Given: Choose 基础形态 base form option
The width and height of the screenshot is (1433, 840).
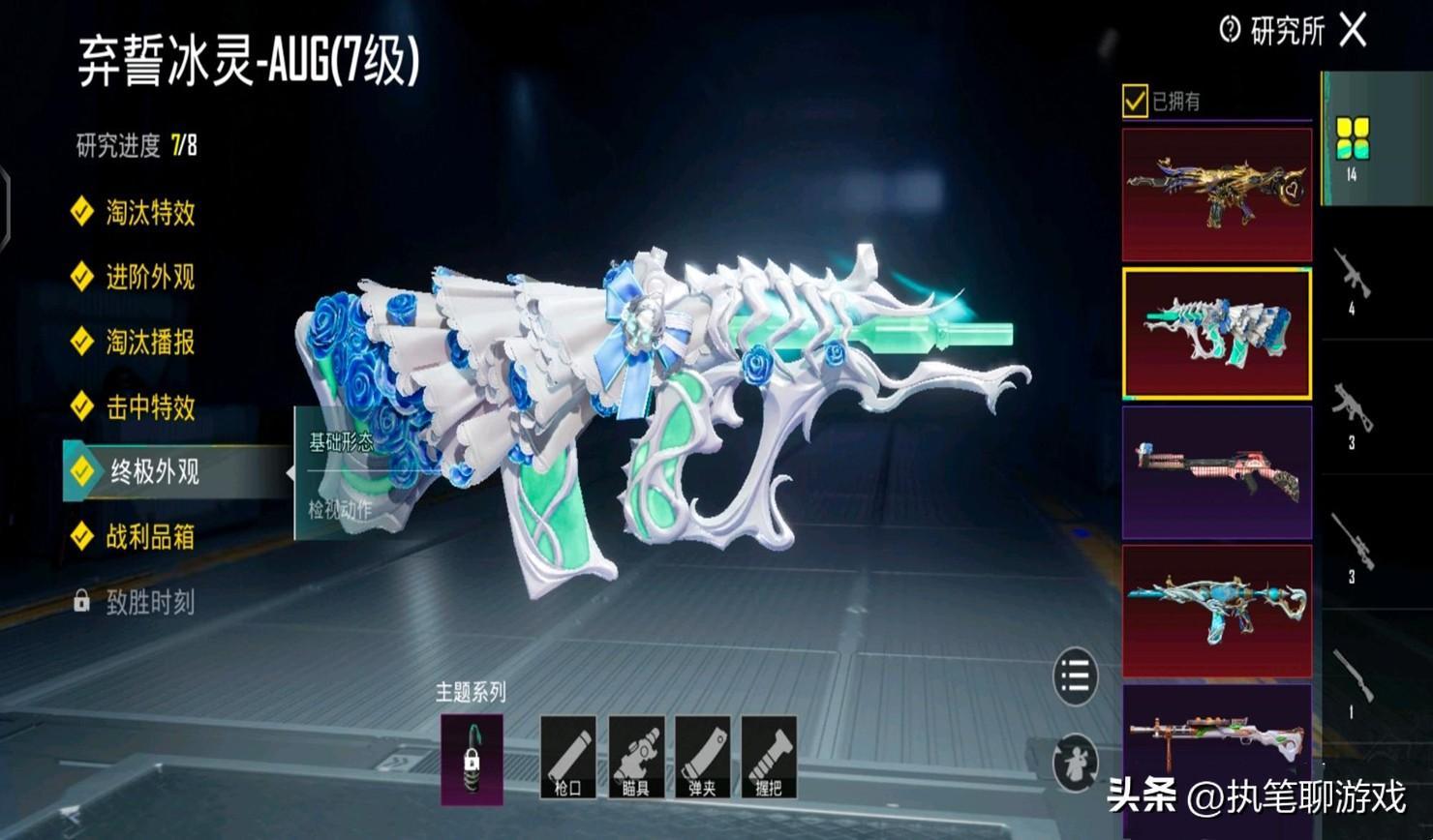Looking at the screenshot, I should (x=341, y=443).
